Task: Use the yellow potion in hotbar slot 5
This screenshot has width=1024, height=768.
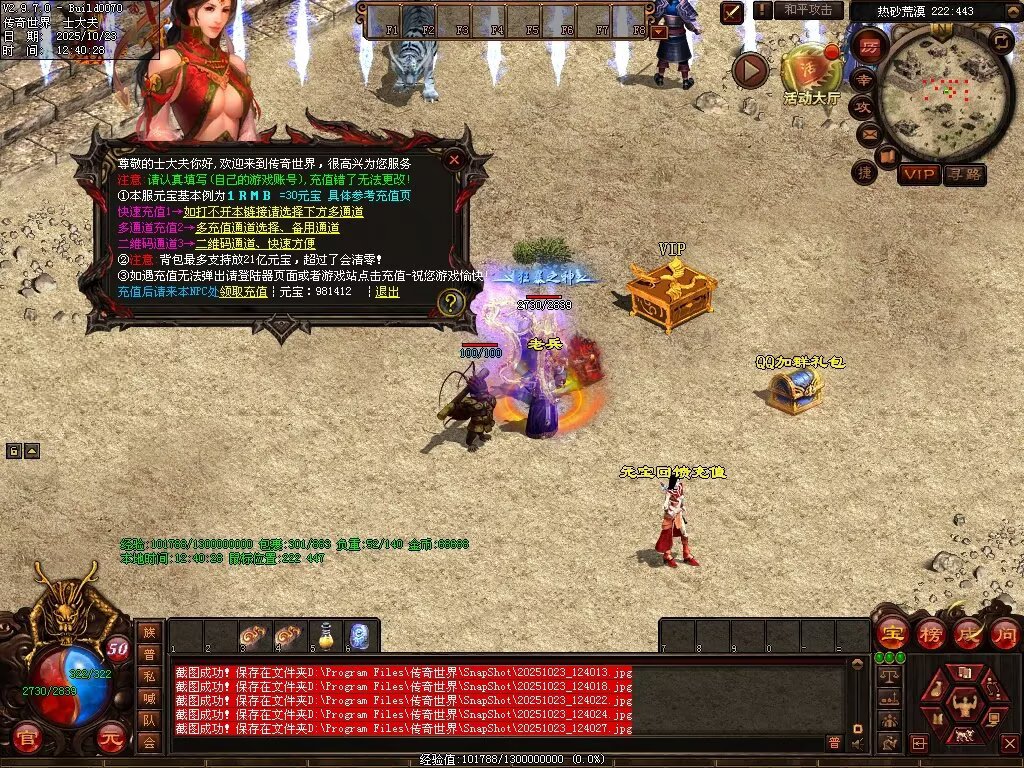Action: click(325, 636)
